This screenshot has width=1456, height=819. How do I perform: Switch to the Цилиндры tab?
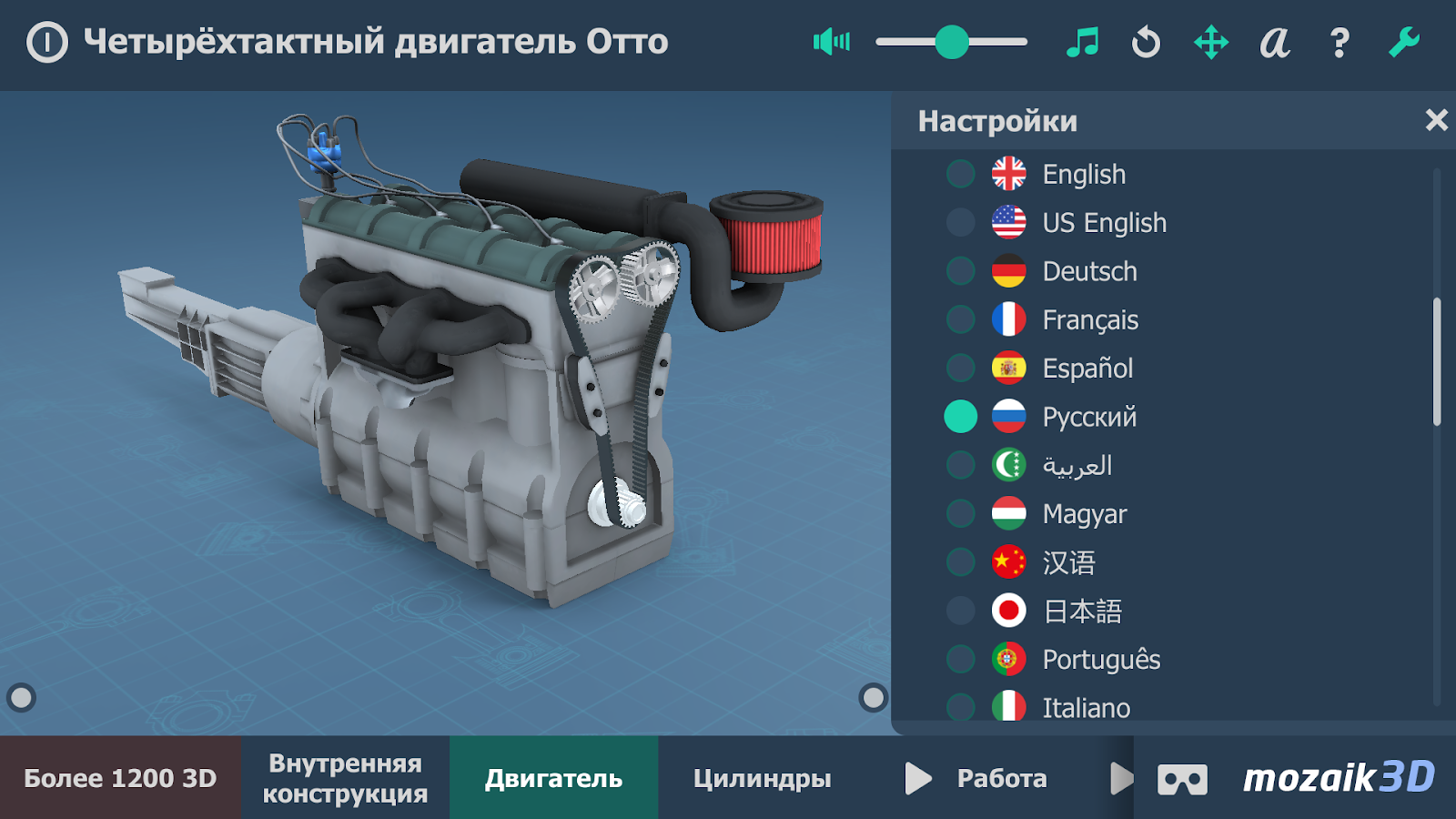pos(763,778)
